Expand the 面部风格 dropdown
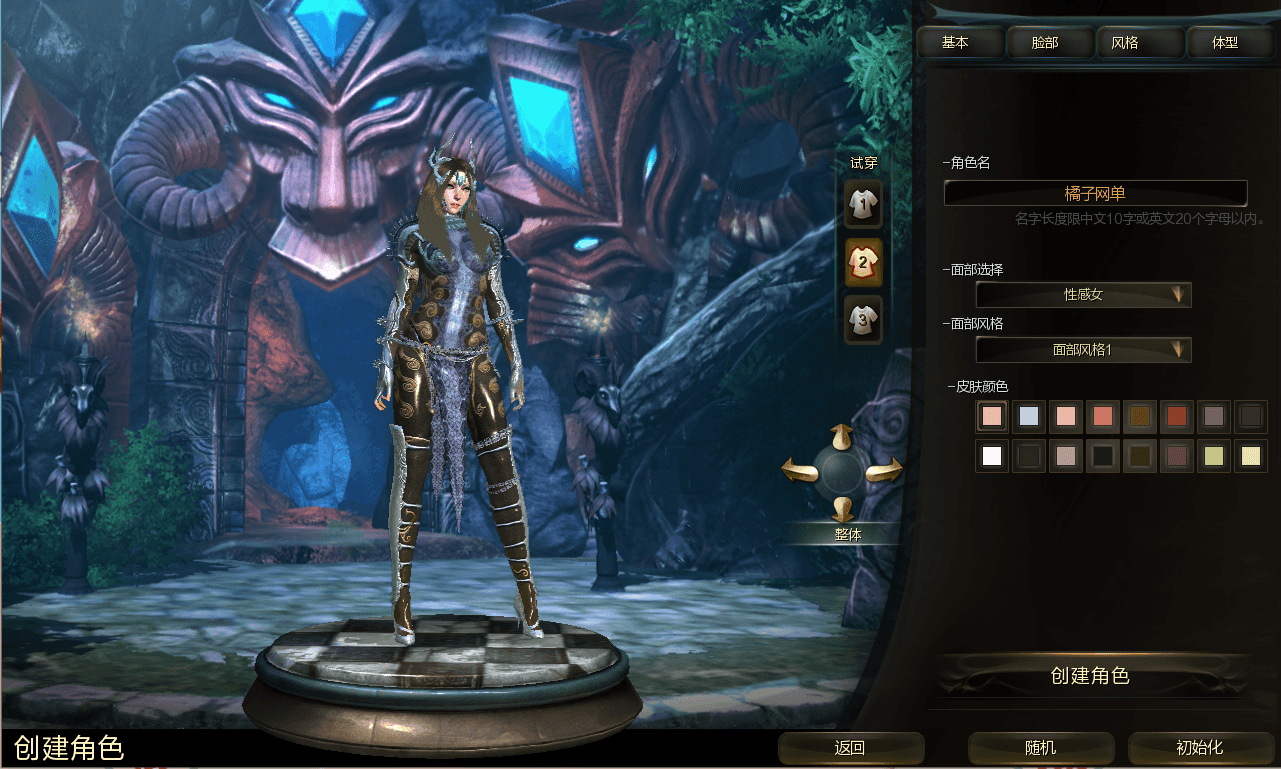 pyautogui.click(x=1083, y=350)
